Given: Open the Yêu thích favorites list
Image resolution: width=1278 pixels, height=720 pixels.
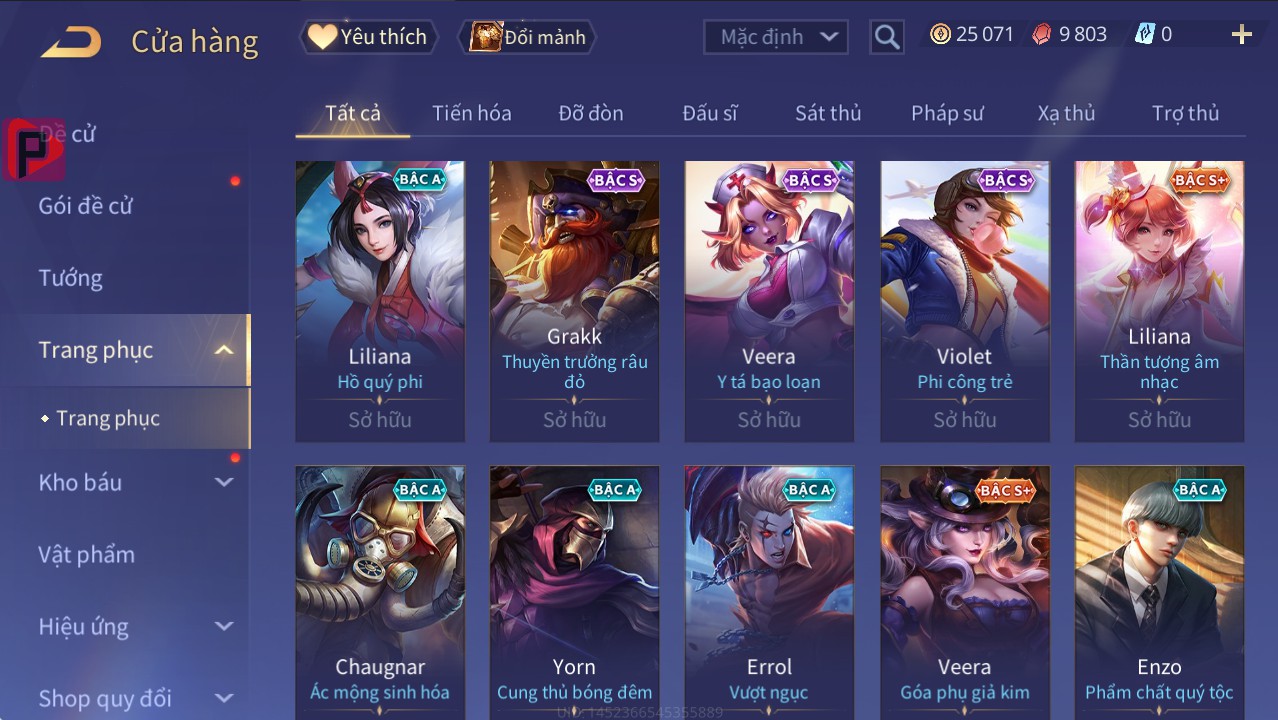Looking at the screenshot, I should tap(367, 37).
